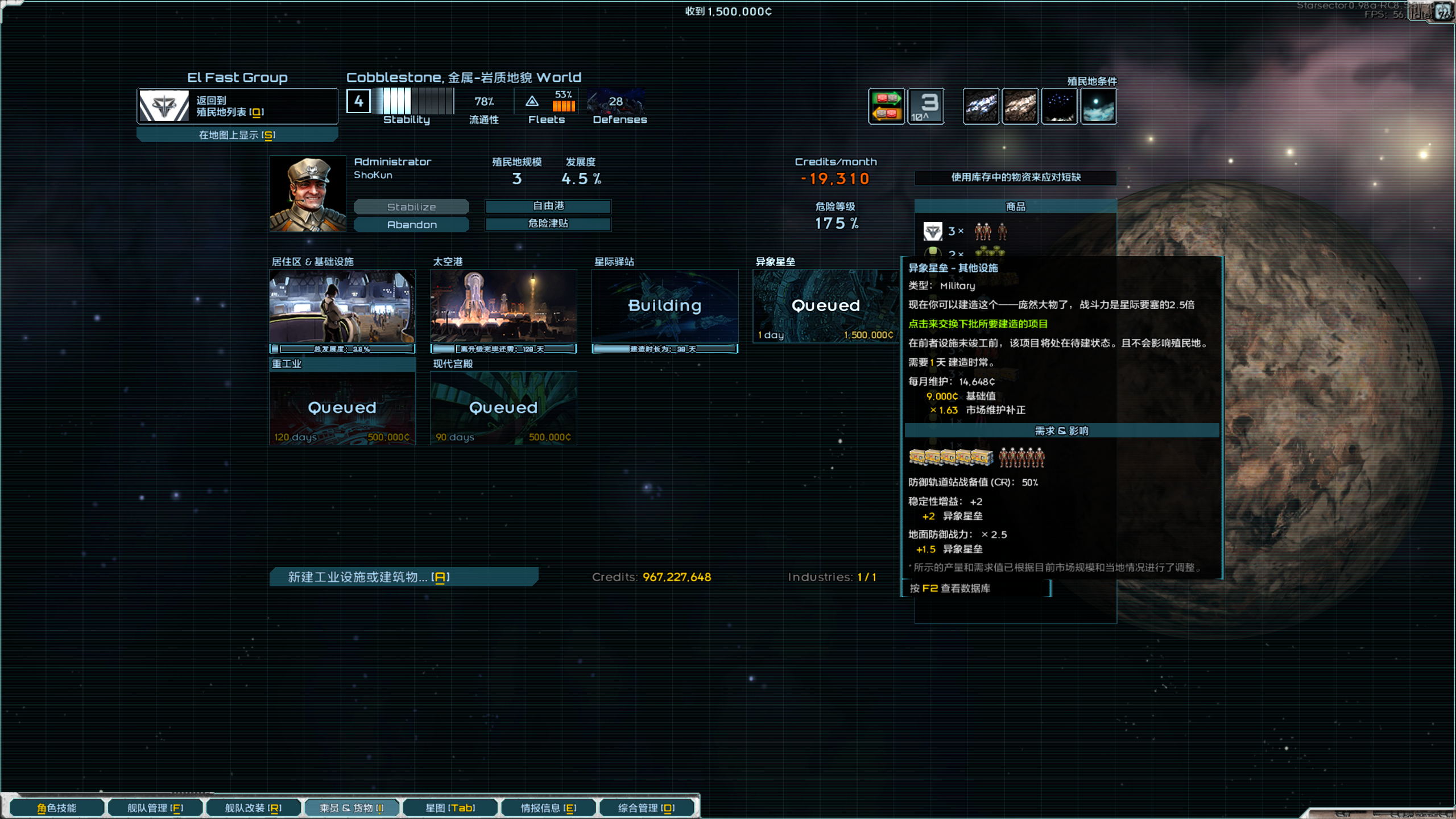Toggle the 自由港 free port option
This screenshot has height=819, width=1456.
pos(548,206)
